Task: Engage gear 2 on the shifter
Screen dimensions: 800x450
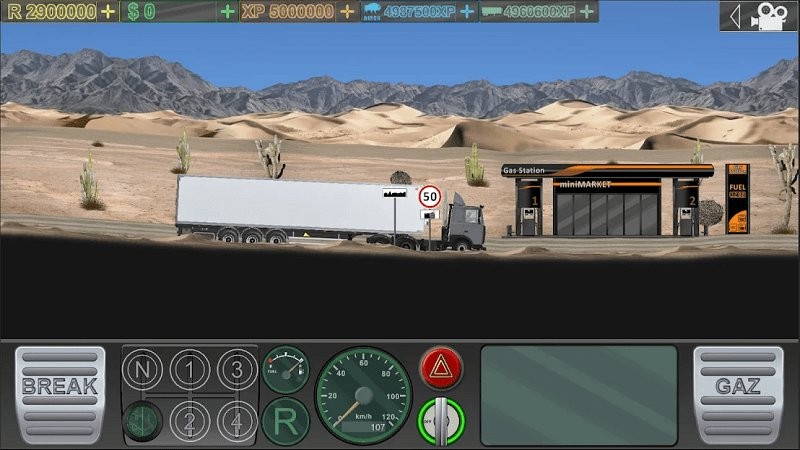Action: pyautogui.click(x=189, y=420)
